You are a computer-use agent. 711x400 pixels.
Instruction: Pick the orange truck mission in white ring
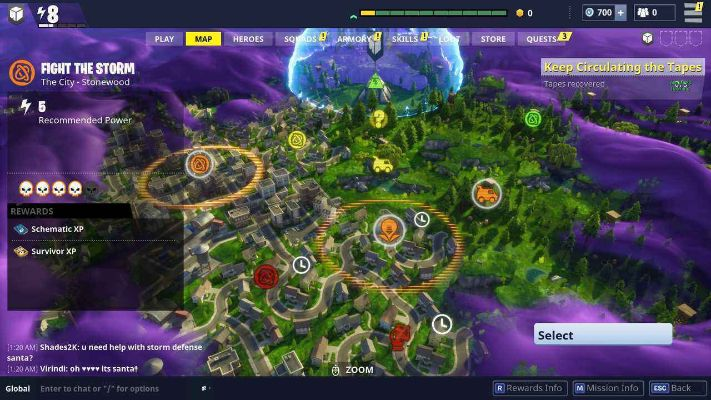(486, 193)
